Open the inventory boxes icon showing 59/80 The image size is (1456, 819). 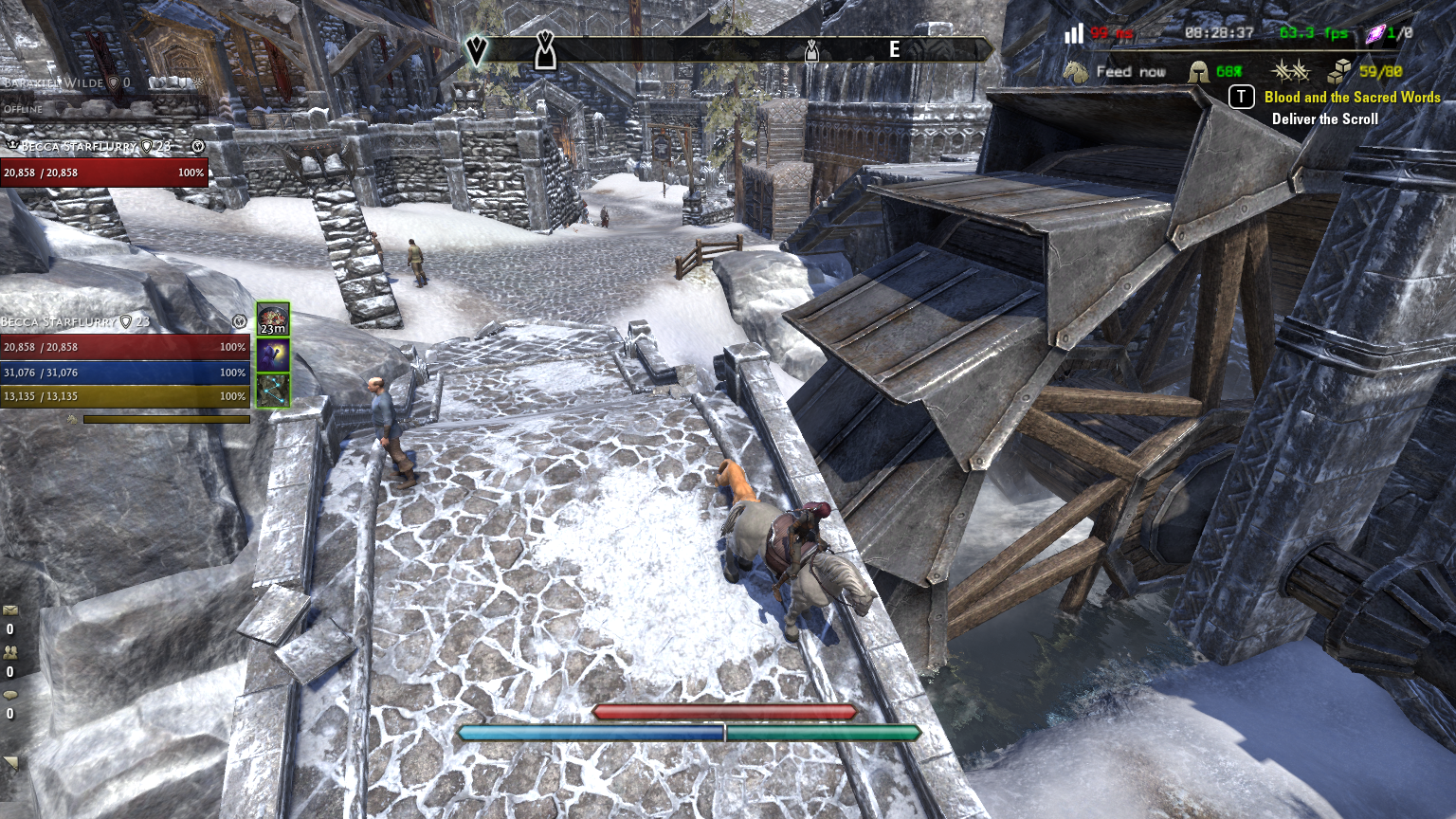[x=1339, y=71]
